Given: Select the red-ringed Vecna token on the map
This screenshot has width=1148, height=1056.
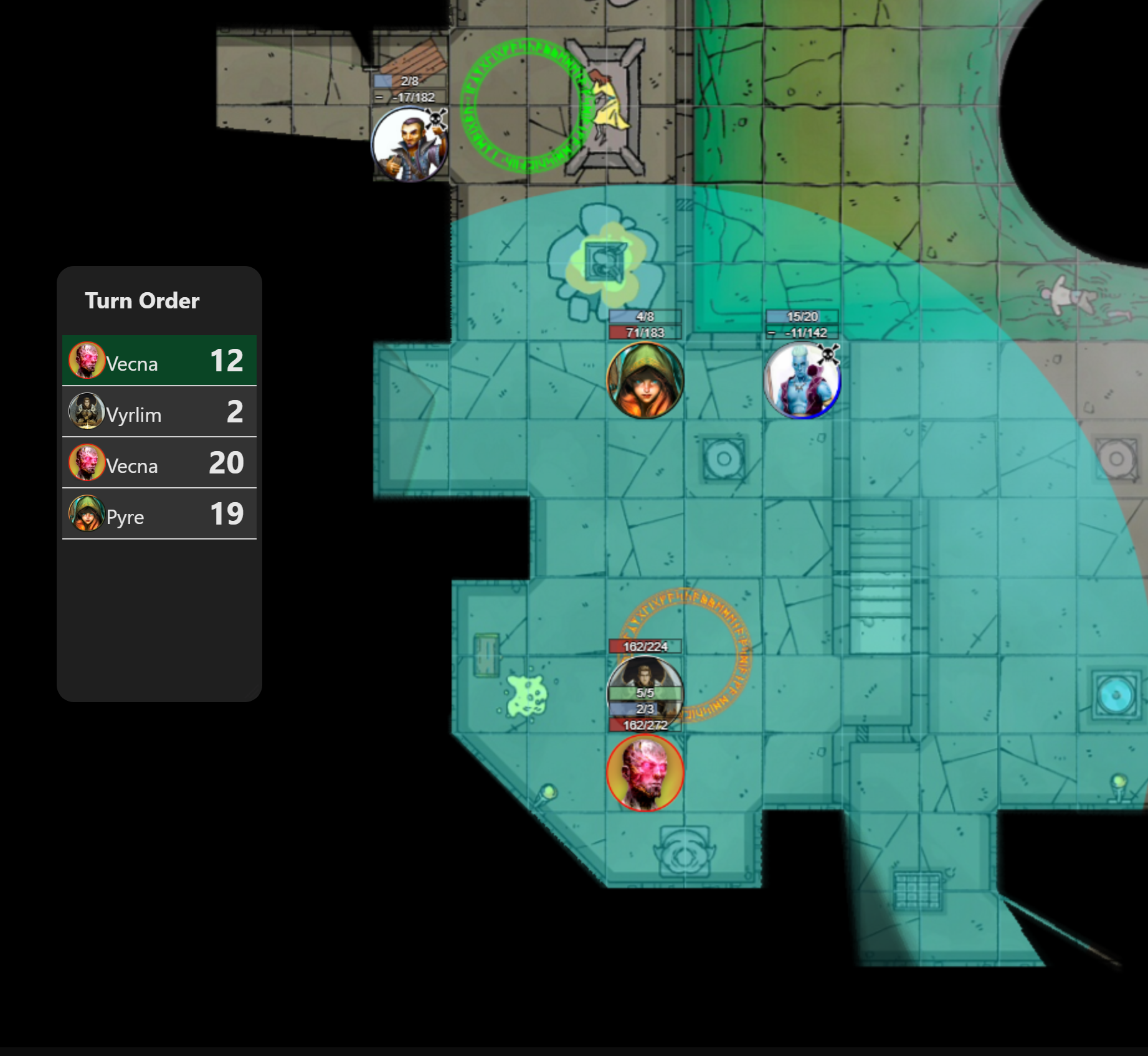Looking at the screenshot, I should [645, 773].
